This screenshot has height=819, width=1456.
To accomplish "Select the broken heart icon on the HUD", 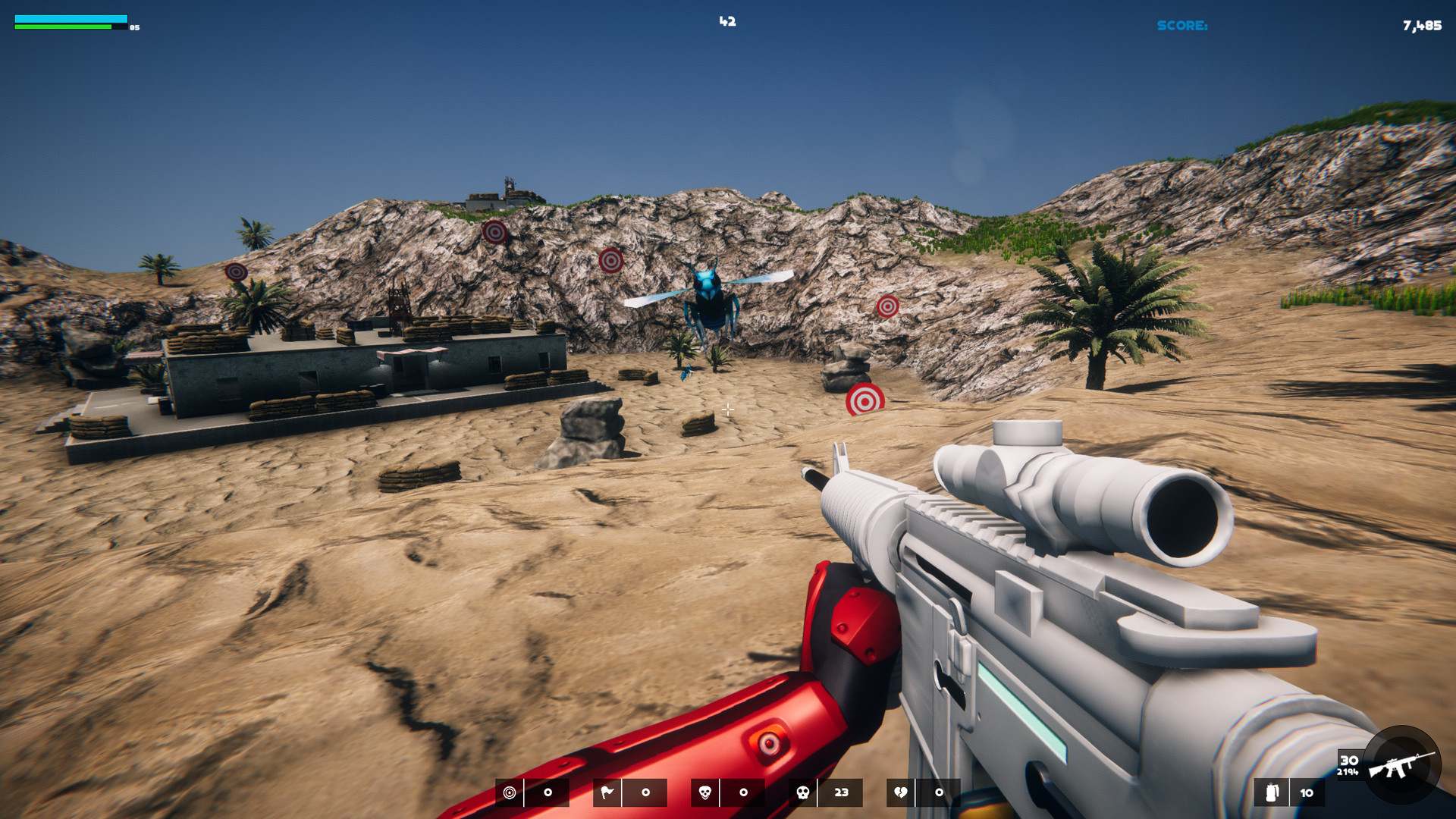I will (902, 792).
